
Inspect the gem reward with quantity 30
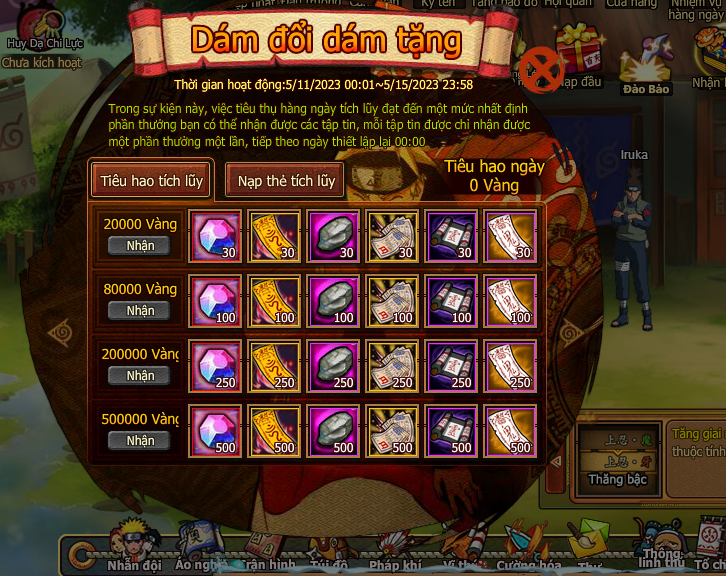[x=215, y=236]
